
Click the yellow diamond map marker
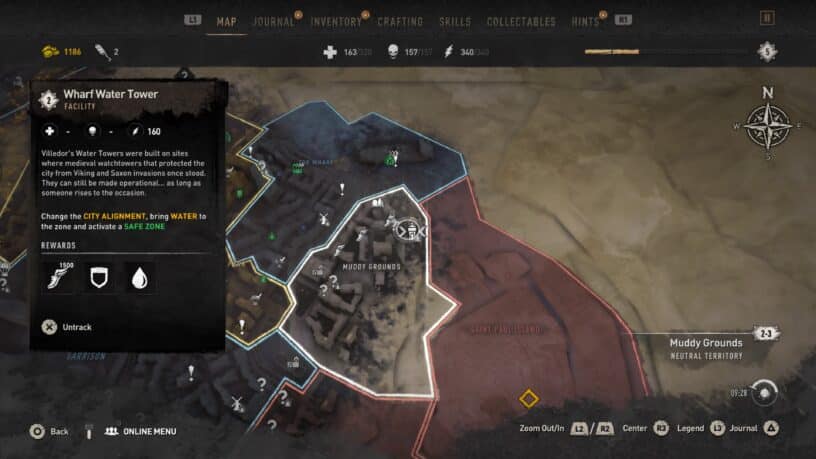528,399
